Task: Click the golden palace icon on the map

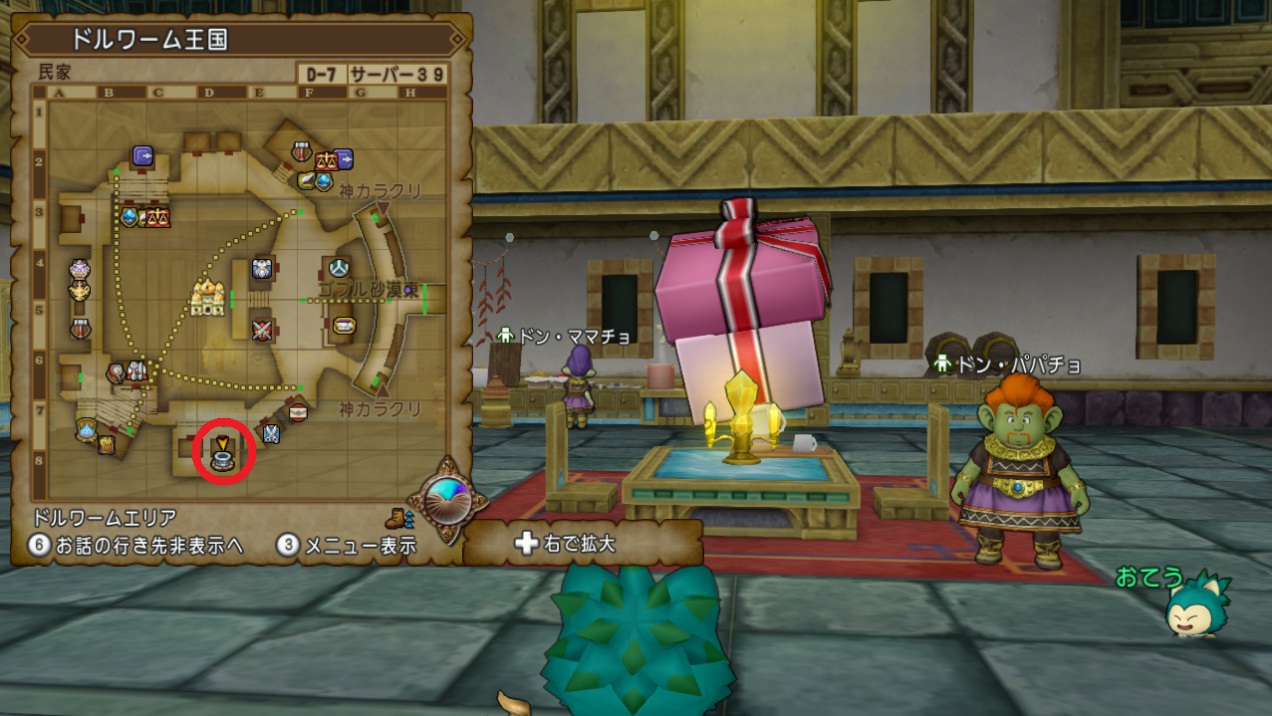Action: pyautogui.click(x=209, y=297)
